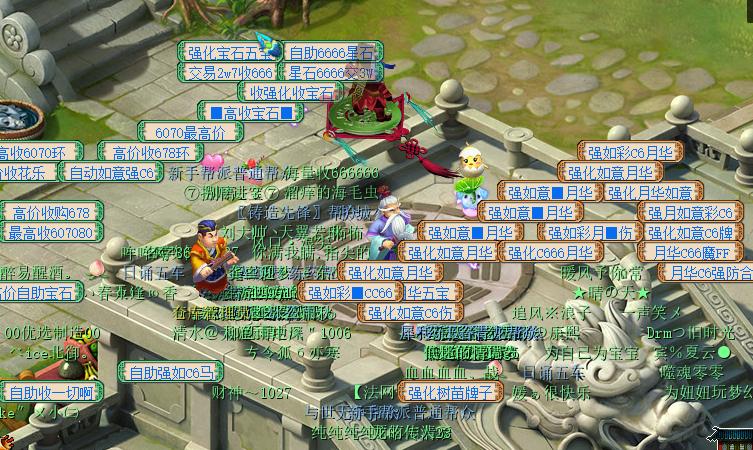Open the 强化树苗牌子 stall sign
The width and height of the screenshot is (753, 450).
click(x=451, y=392)
